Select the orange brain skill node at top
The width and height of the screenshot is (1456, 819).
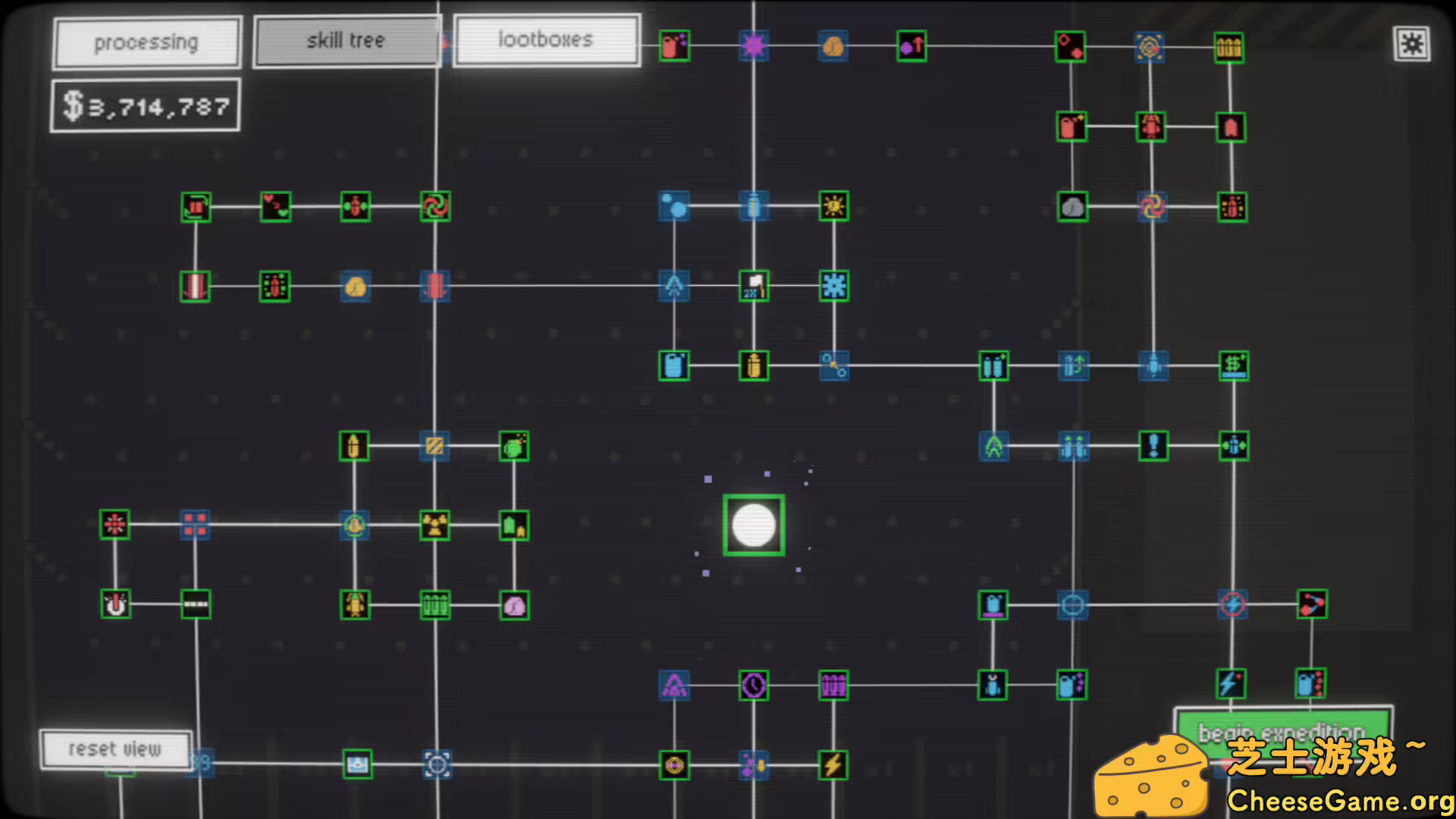point(832,45)
